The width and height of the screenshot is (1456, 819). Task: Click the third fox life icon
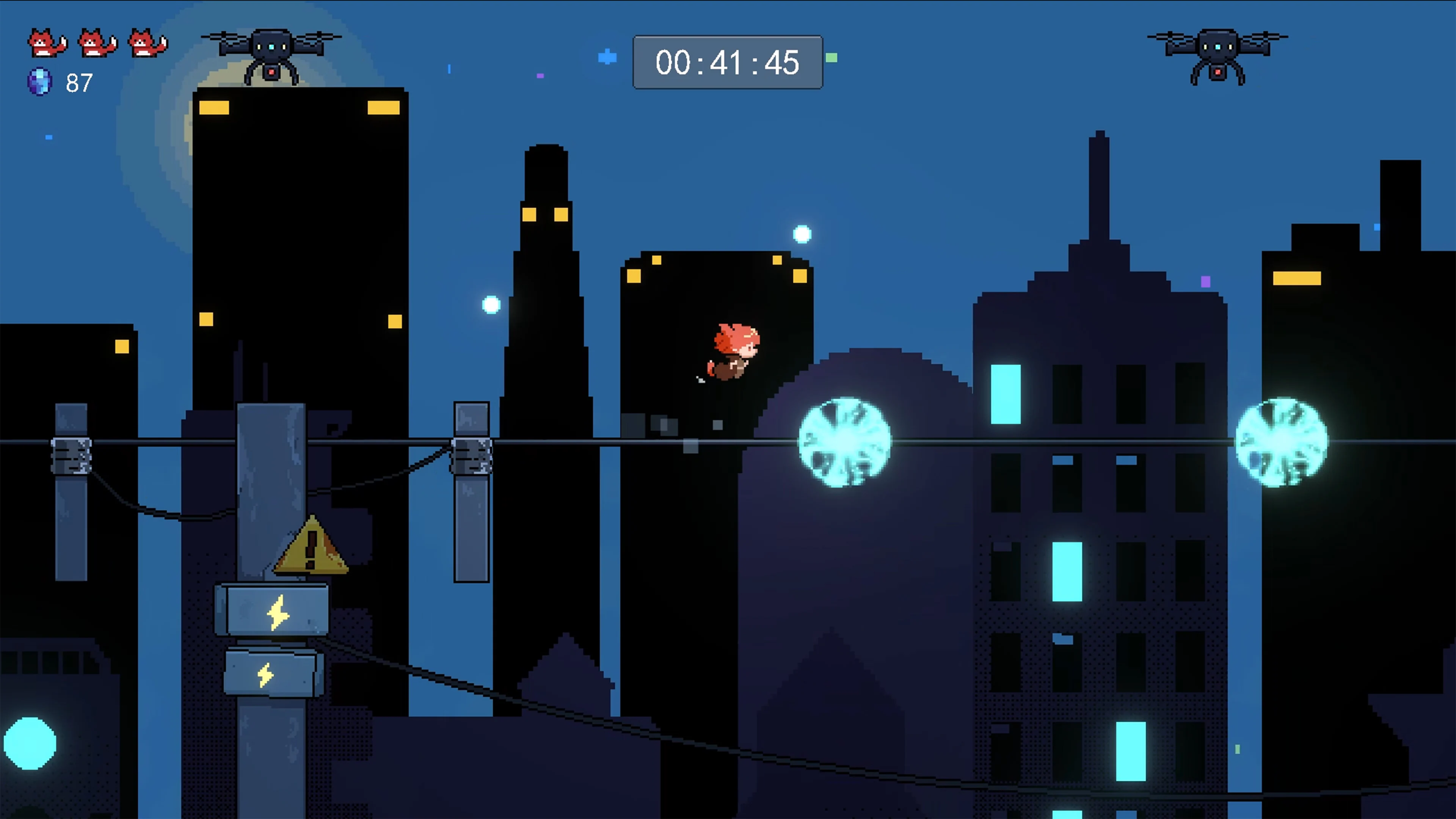click(x=146, y=42)
